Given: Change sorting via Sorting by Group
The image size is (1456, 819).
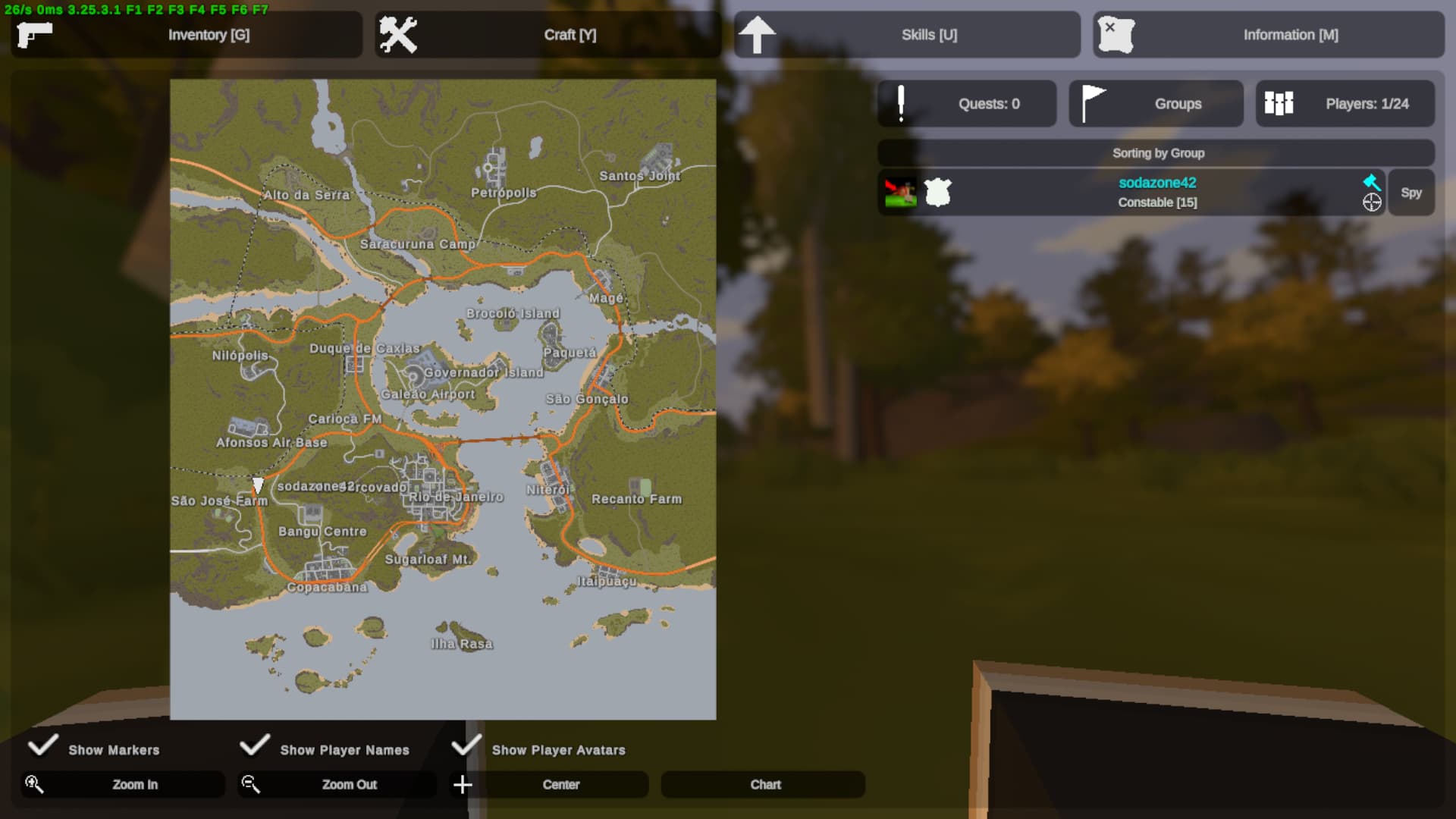Looking at the screenshot, I should click(x=1156, y=153).
